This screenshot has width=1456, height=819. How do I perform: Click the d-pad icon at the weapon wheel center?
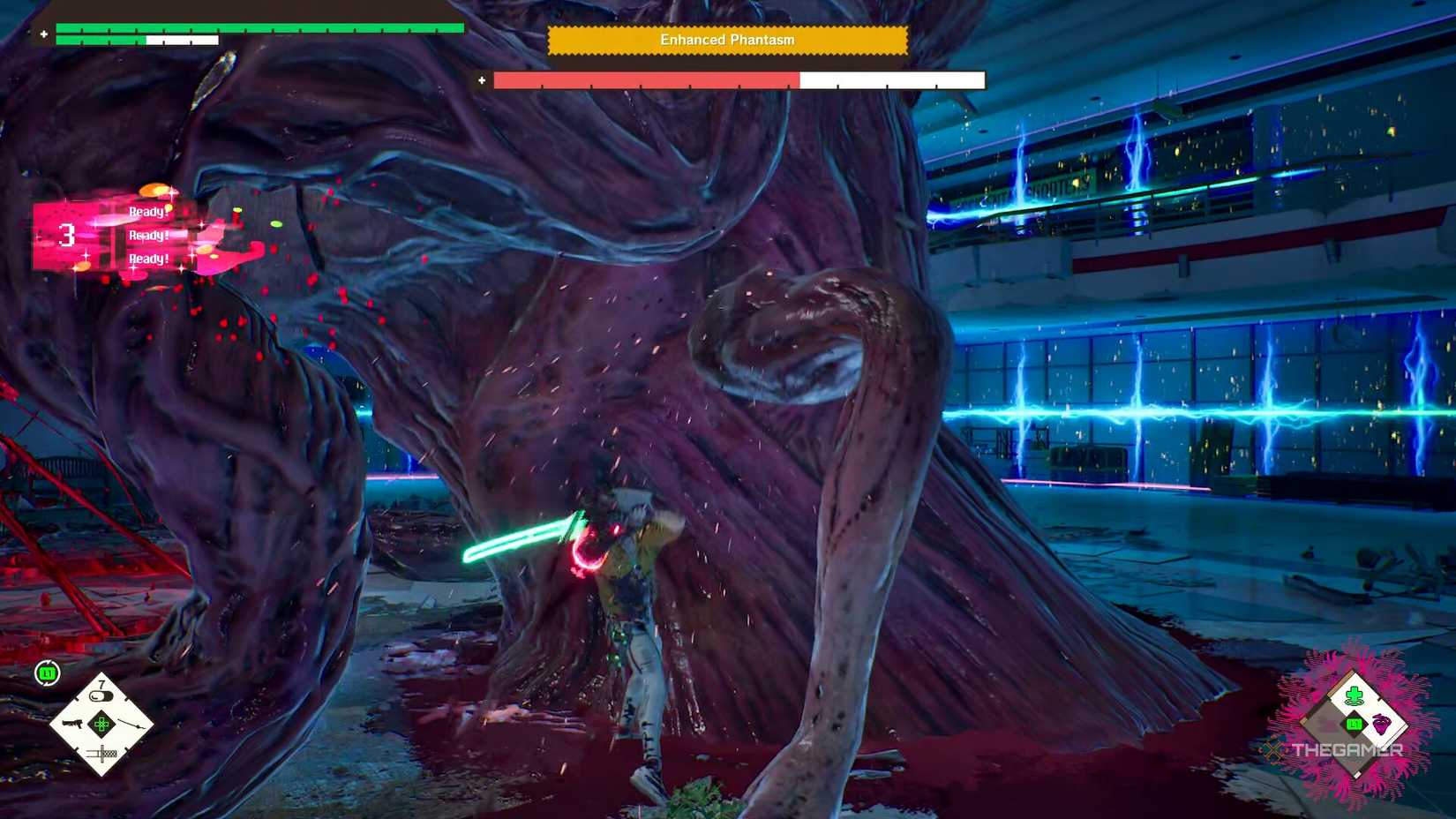[x=101, y=725]
